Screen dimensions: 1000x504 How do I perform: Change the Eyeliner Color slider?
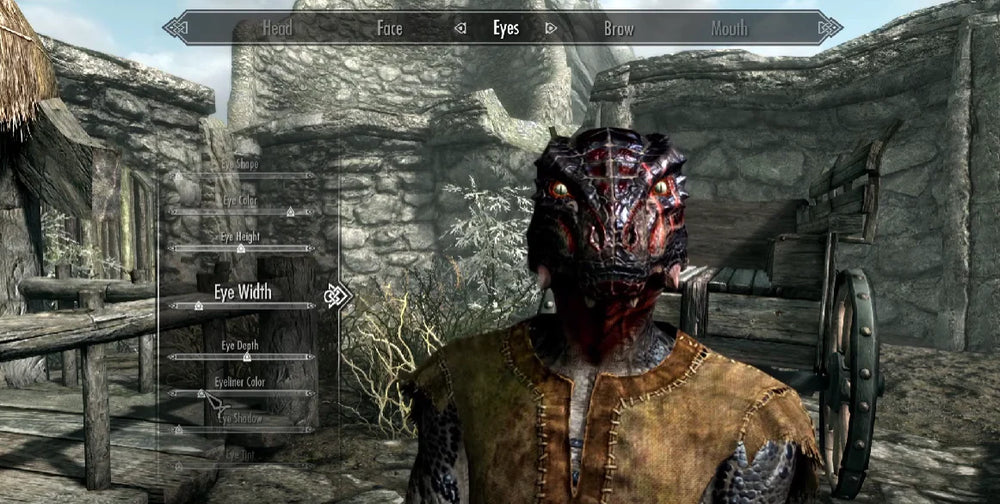[x=241, y=393]
